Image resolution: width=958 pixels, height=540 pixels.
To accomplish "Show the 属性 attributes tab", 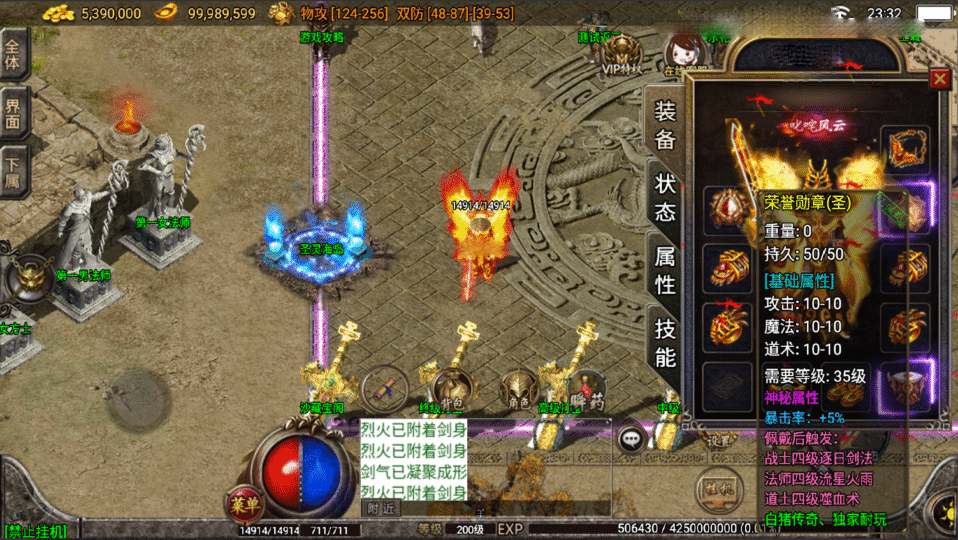I will coord(665,271).
